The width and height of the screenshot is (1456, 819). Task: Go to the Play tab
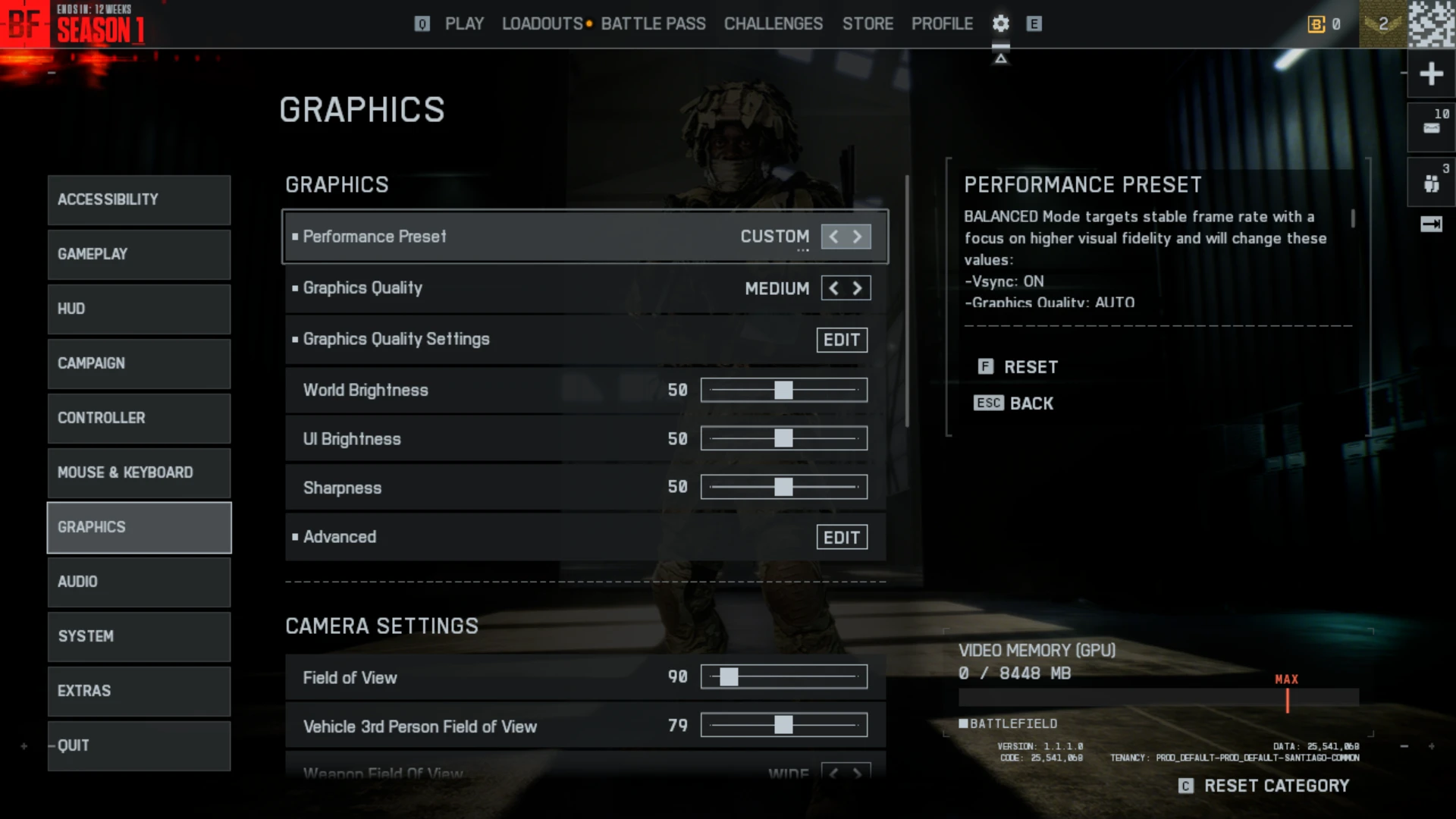(464, 24)
